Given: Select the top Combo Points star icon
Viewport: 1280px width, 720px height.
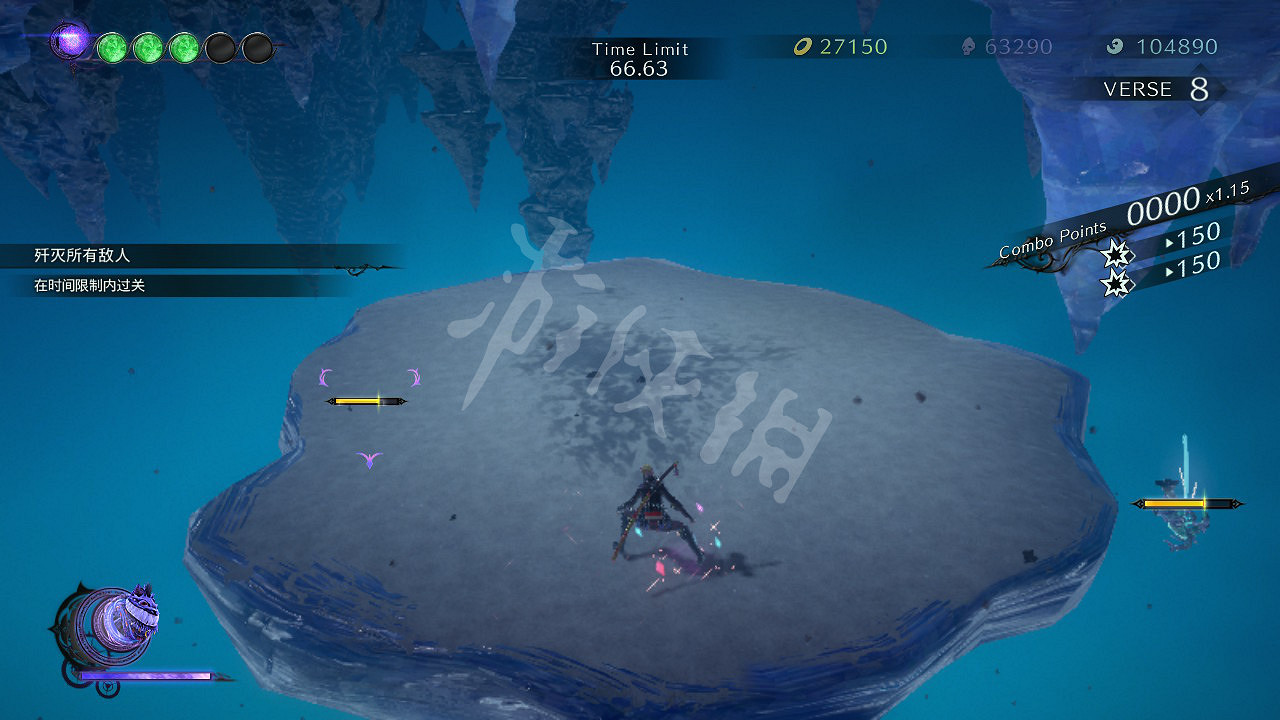Looking at the screenshot, I should point(1117,255).
